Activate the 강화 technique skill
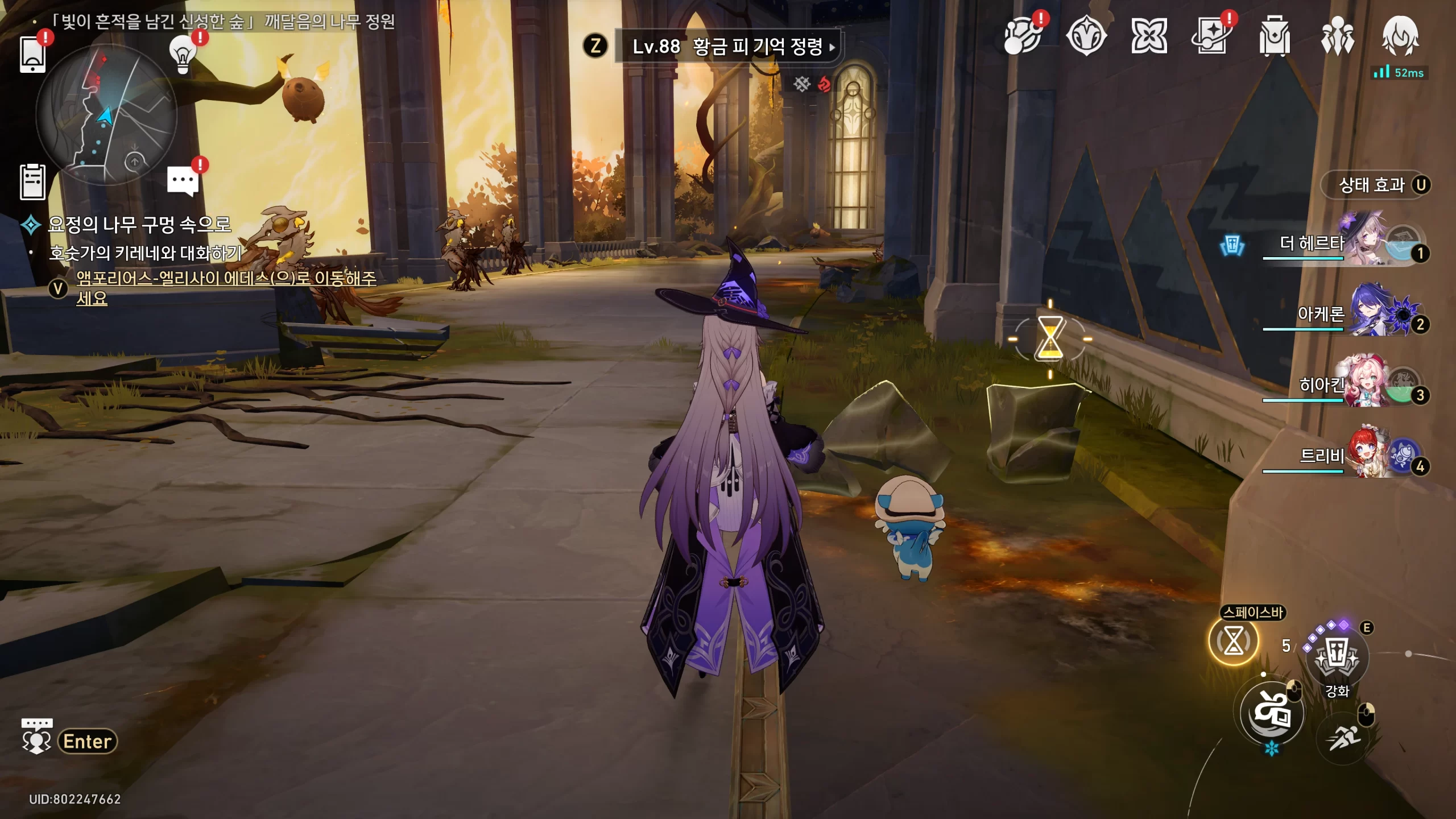Screen dimensions: 1456x819 tap(1337, 657)
